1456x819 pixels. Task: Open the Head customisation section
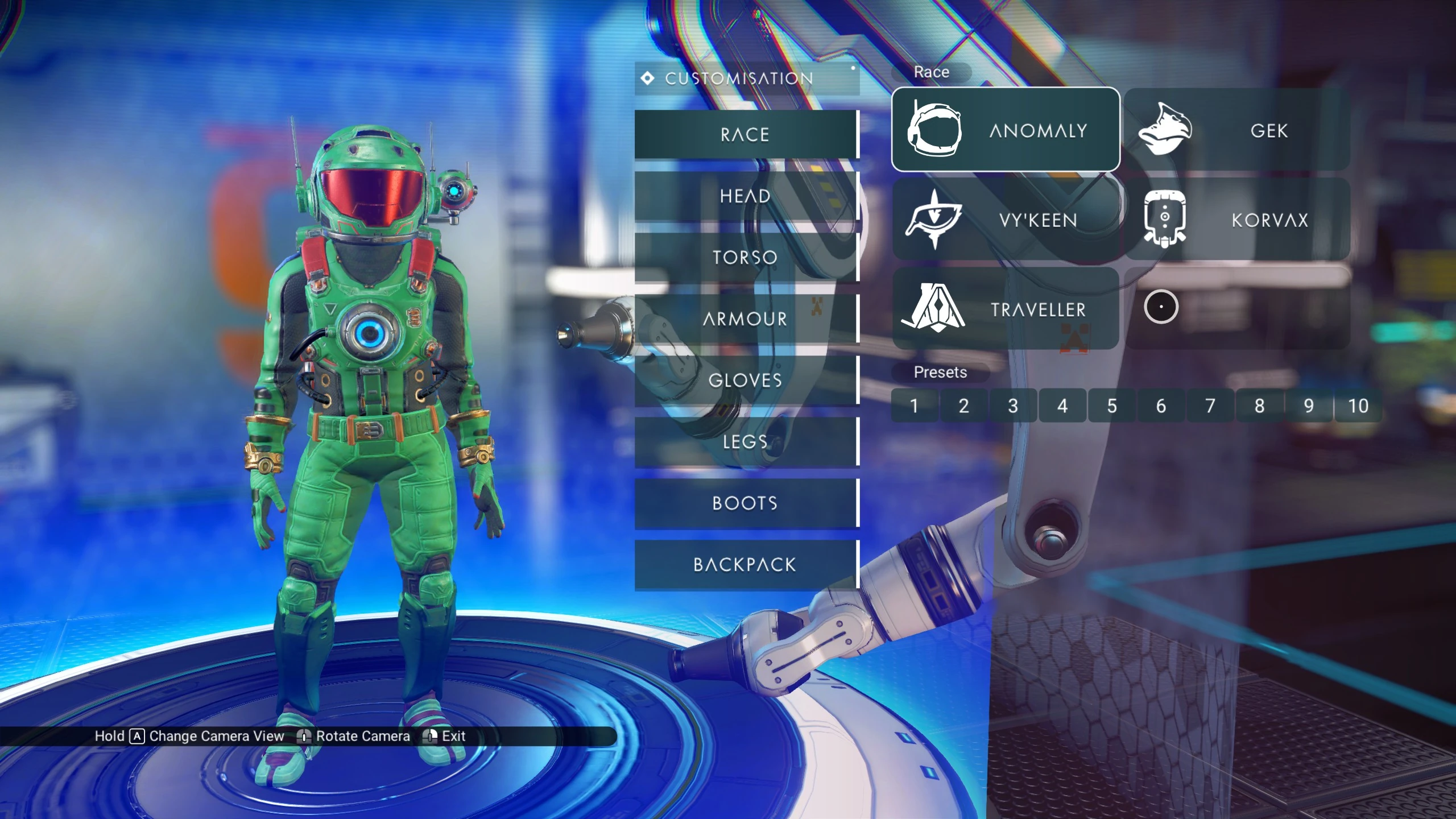[x=745, y=196]
